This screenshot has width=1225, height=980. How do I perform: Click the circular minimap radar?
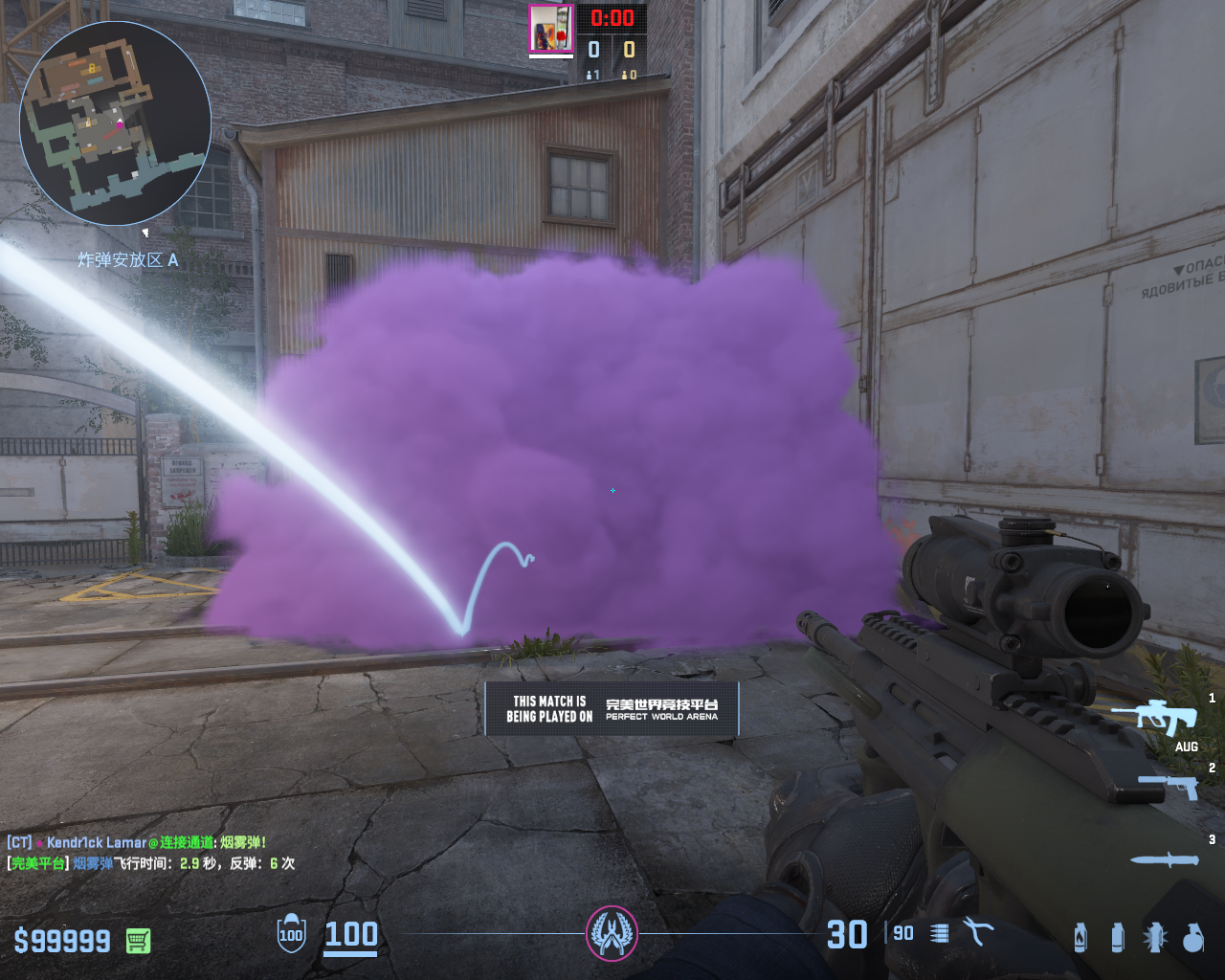(x=115, y=122)
